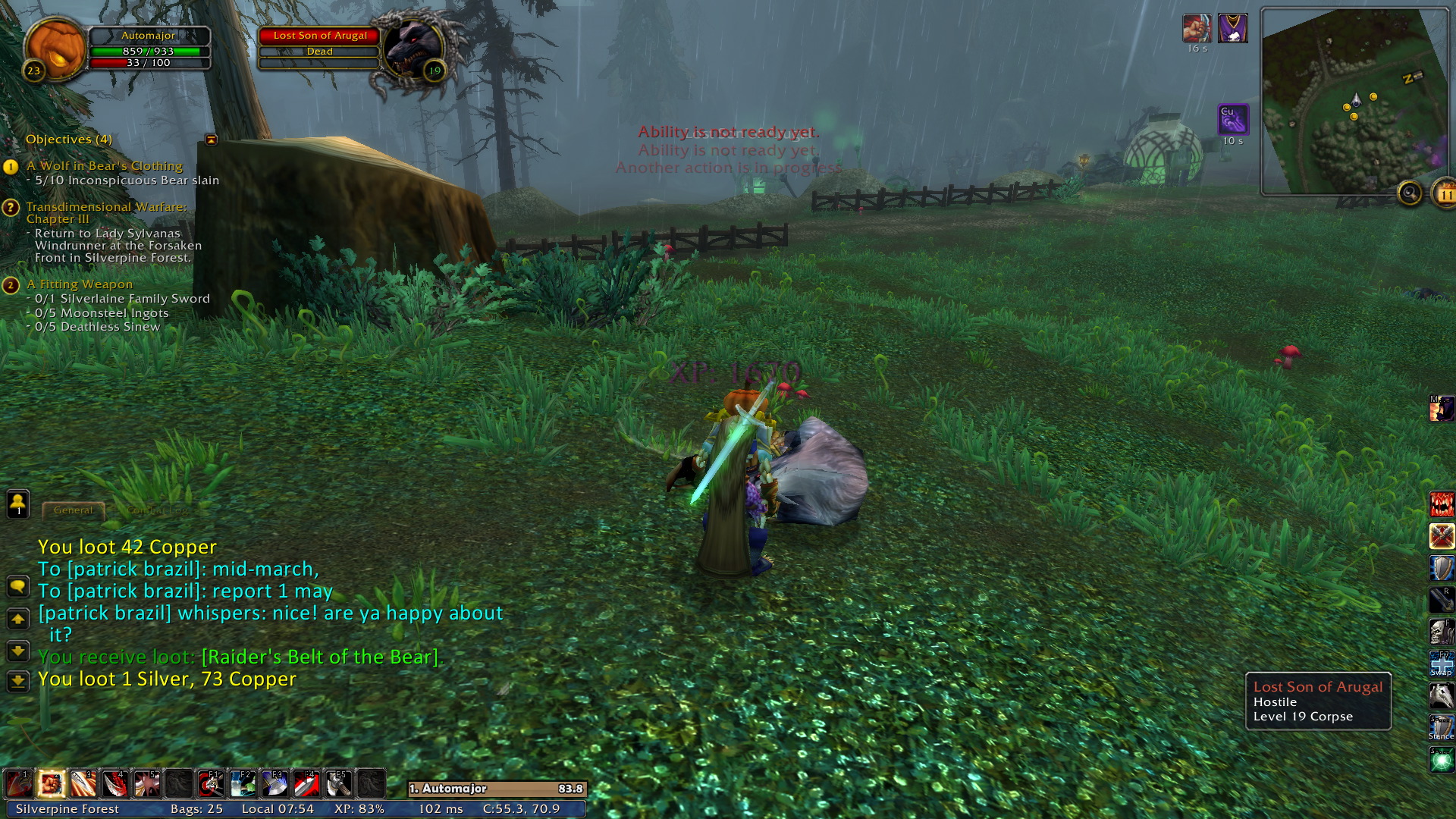Activate the highlighted fist ability in slot 2
The image size is (1456, 819).
(51, 783)
